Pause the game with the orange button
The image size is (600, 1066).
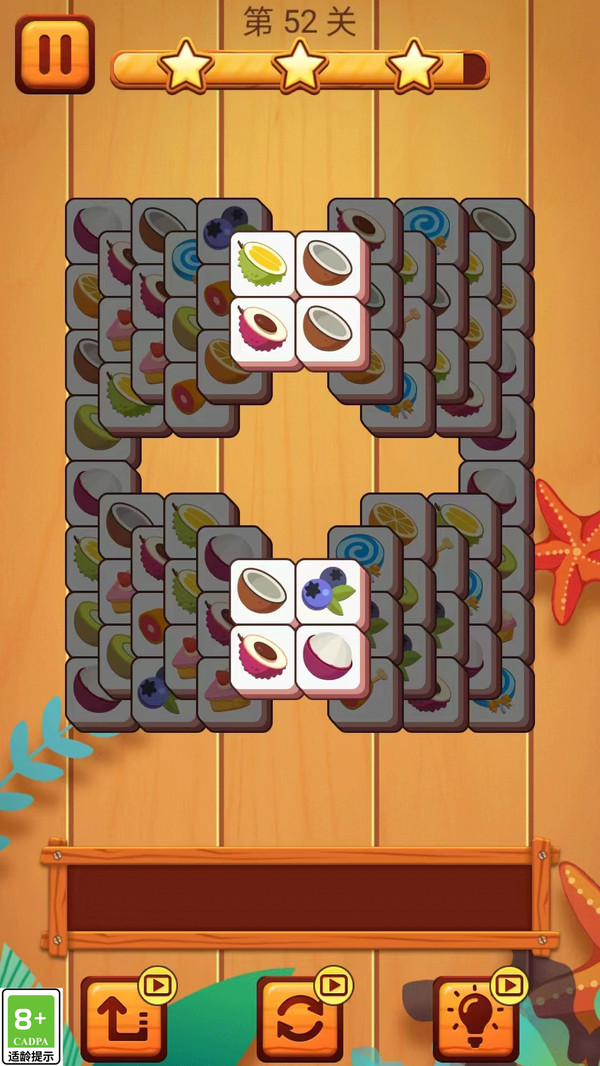point(55,54)
